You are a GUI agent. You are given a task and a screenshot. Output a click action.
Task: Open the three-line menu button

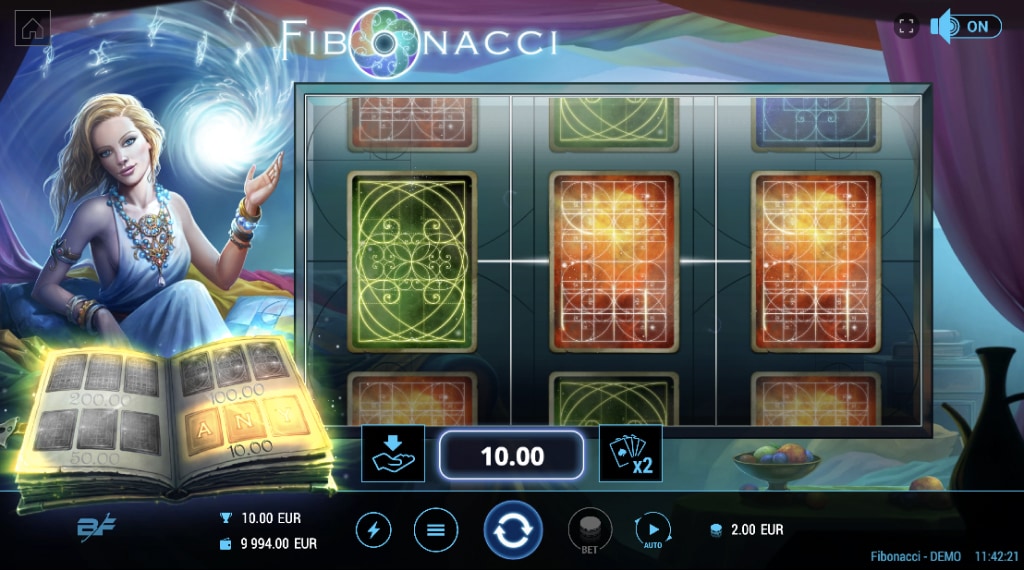pos(436,530)
